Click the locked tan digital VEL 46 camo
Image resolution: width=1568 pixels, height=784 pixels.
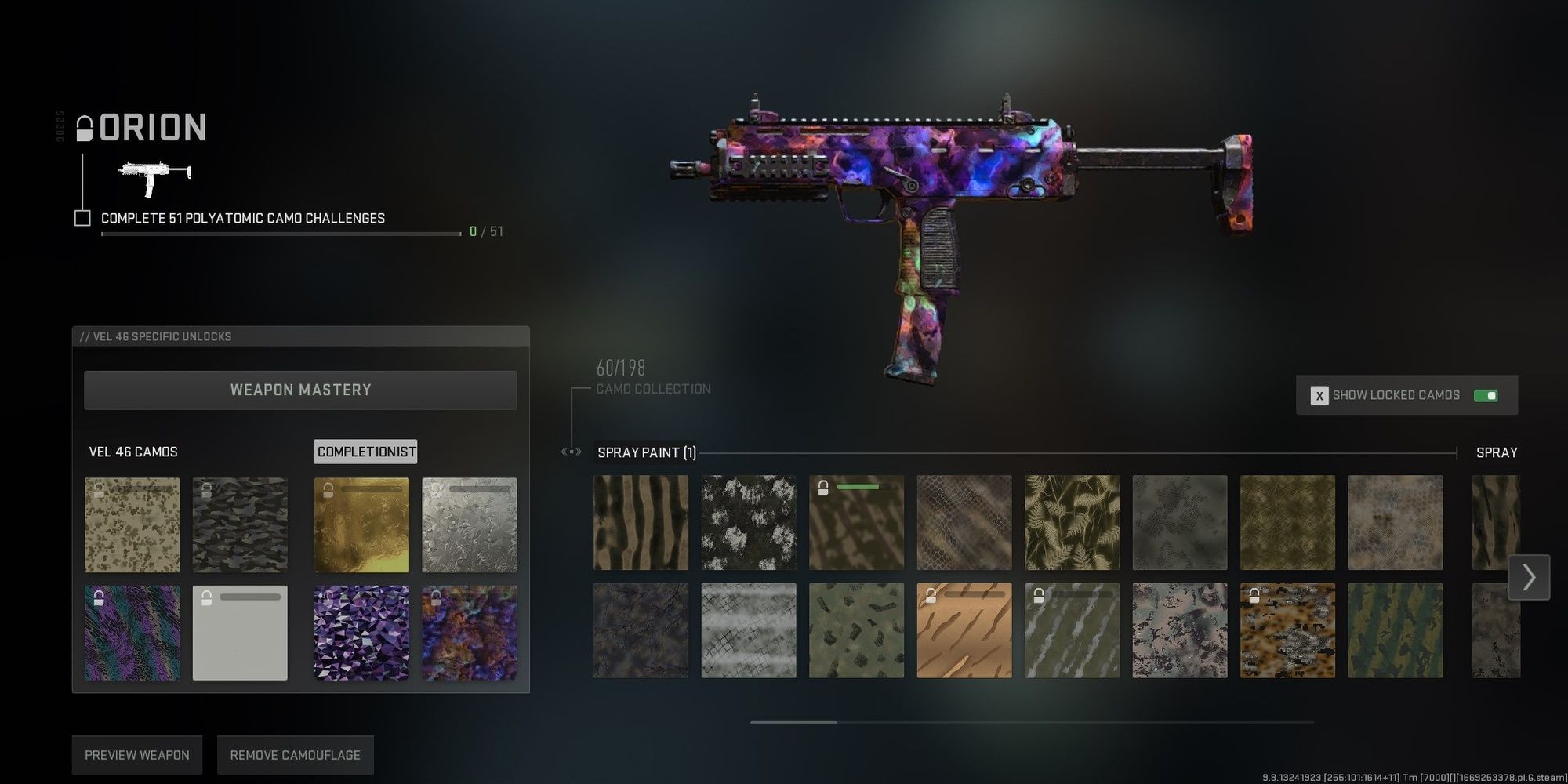click(x=132, y=524)
